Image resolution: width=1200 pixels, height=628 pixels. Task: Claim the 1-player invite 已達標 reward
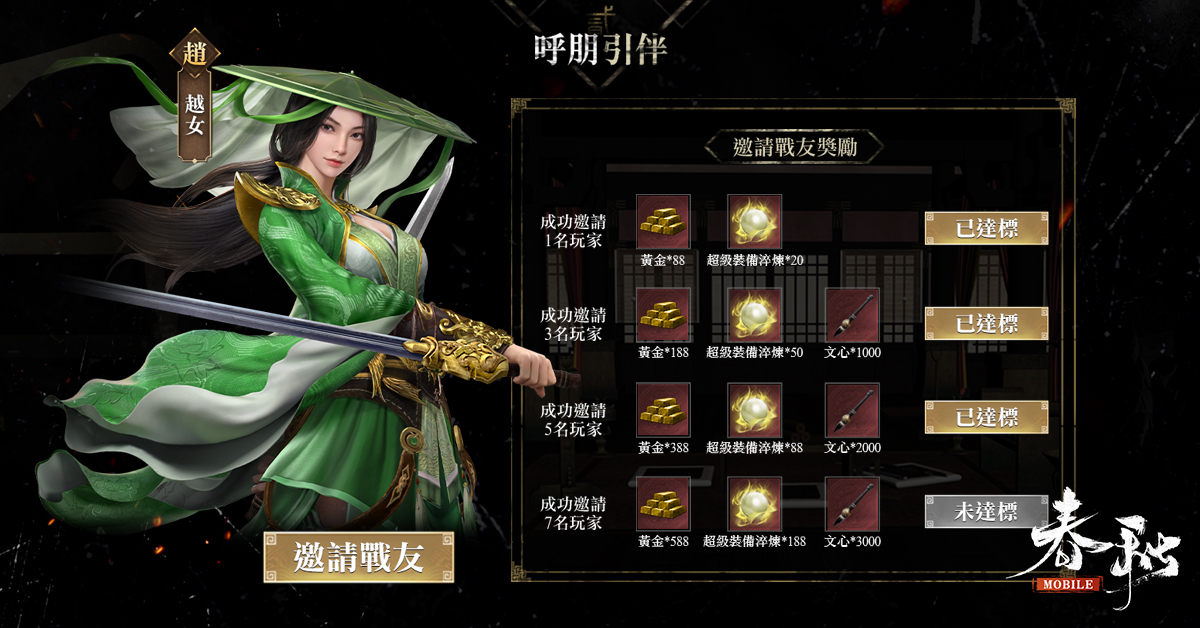(986, 228)
